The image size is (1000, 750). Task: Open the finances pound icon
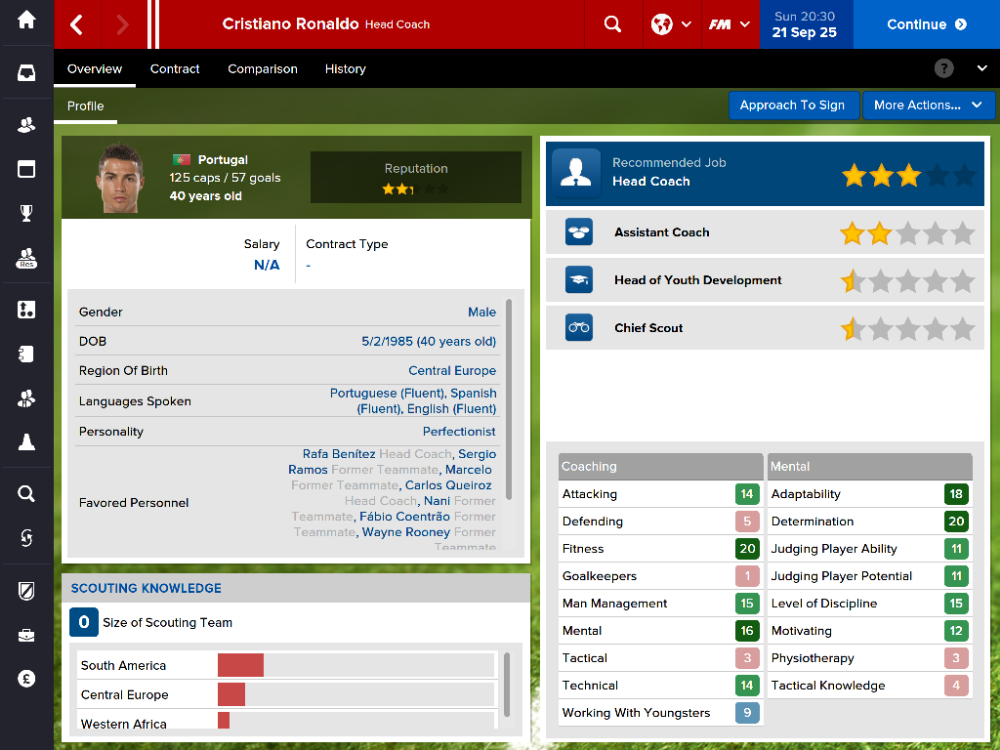tap(27, 679)
